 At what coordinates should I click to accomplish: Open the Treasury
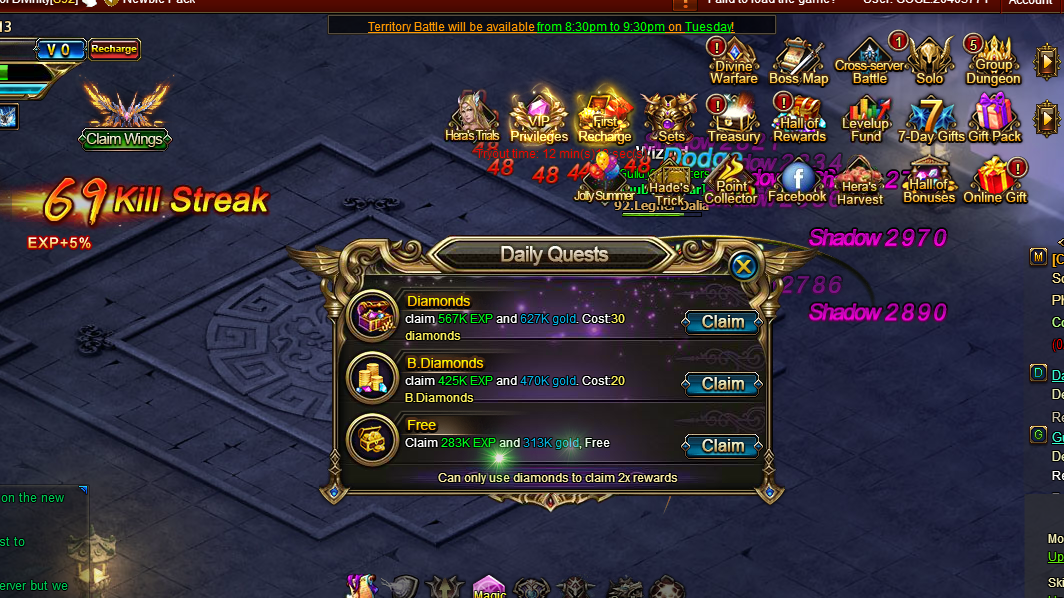pyautogui.click(x=734, y=119)
